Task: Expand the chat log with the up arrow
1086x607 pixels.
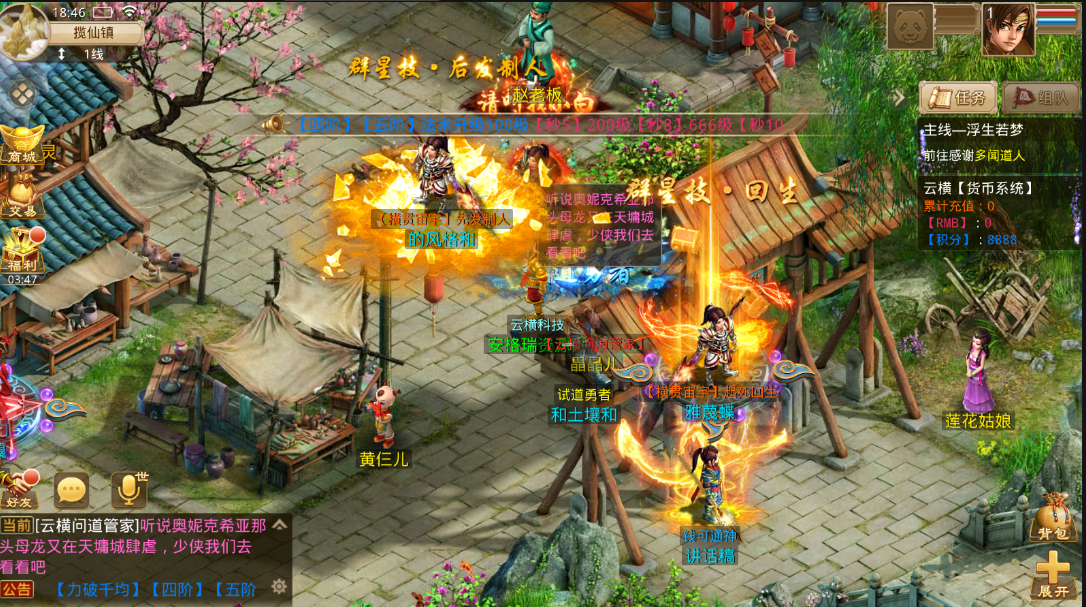Action: point(280,524)
